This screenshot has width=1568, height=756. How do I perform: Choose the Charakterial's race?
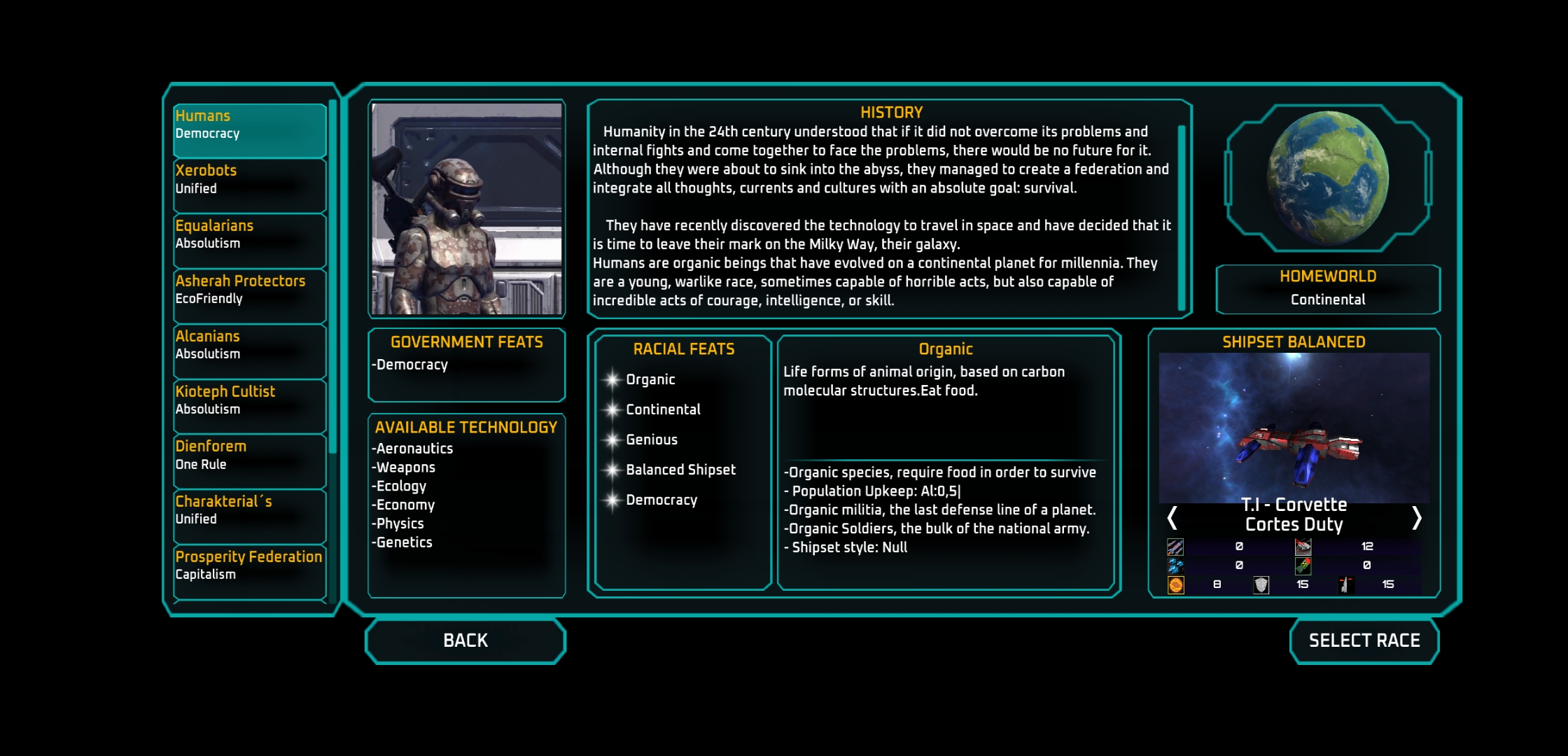pos(249,517)
